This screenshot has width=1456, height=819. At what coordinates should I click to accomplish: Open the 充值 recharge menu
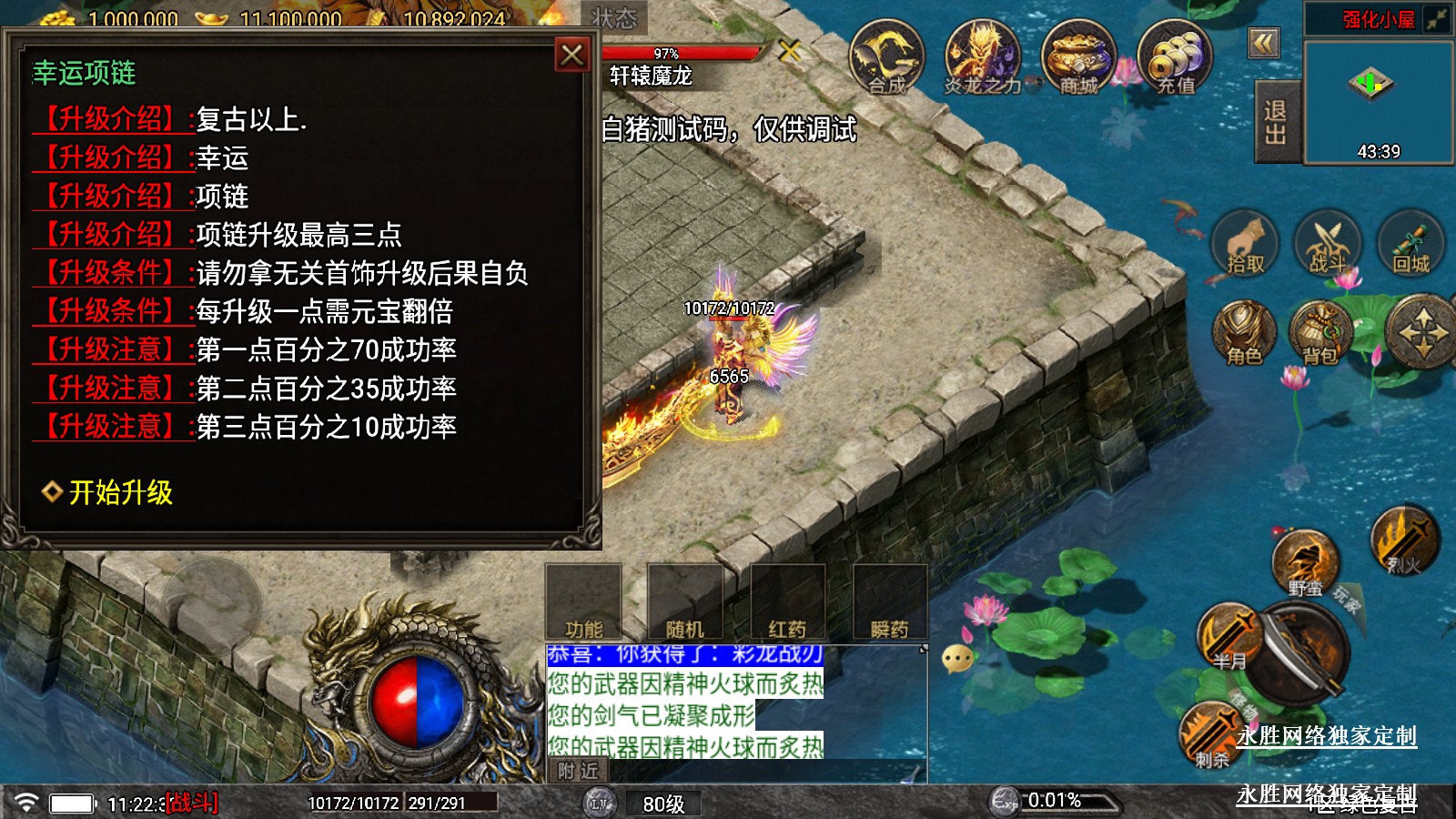click(1175, 58)
